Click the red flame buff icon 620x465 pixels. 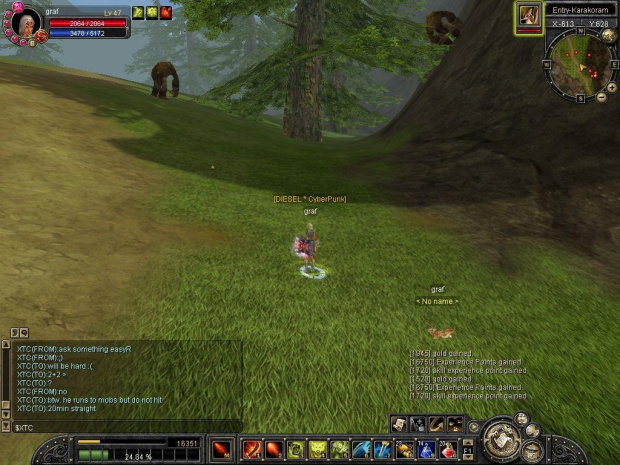coord(166,13)
